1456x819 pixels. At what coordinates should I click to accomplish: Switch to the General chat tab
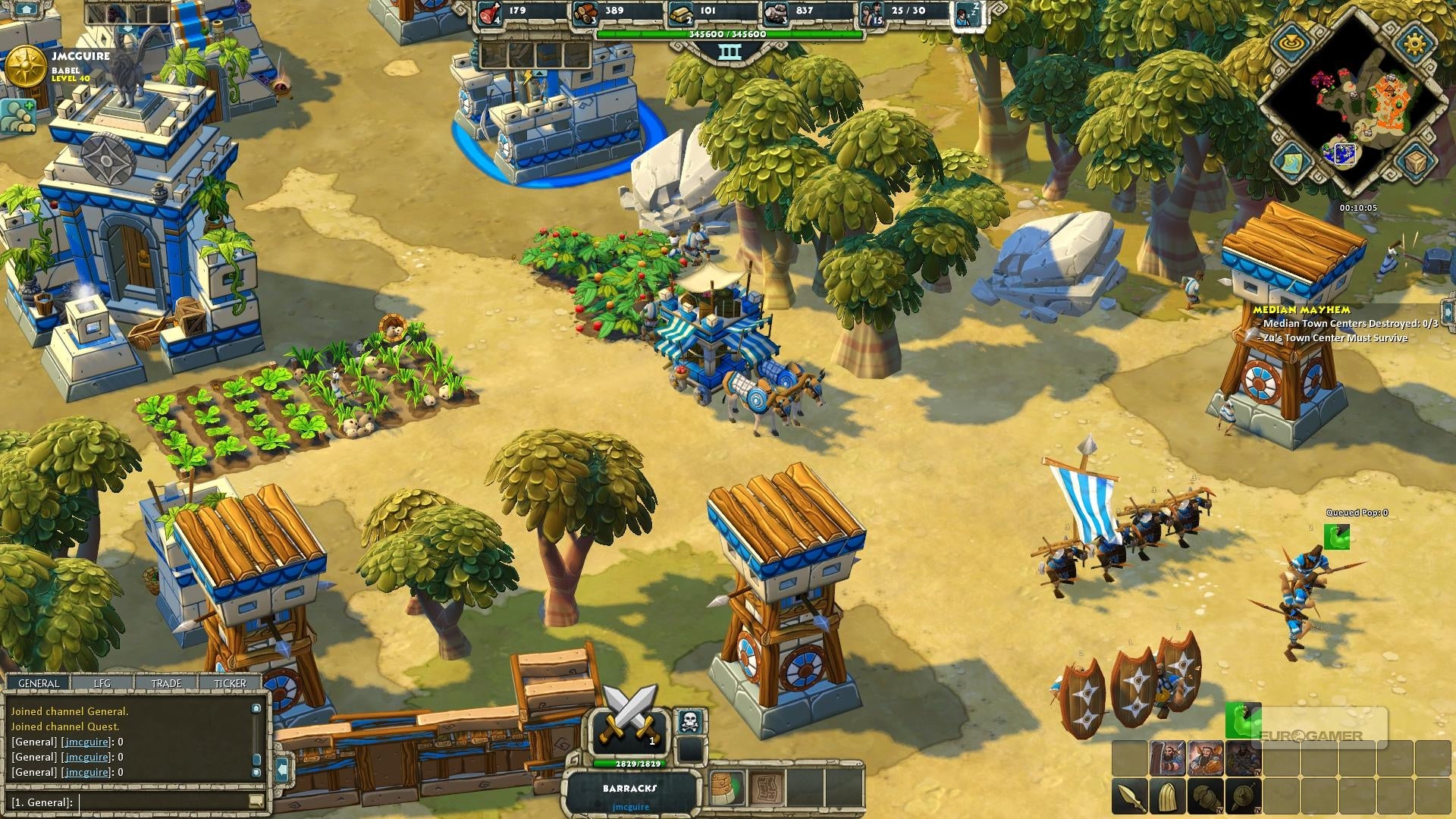[39, 683]
